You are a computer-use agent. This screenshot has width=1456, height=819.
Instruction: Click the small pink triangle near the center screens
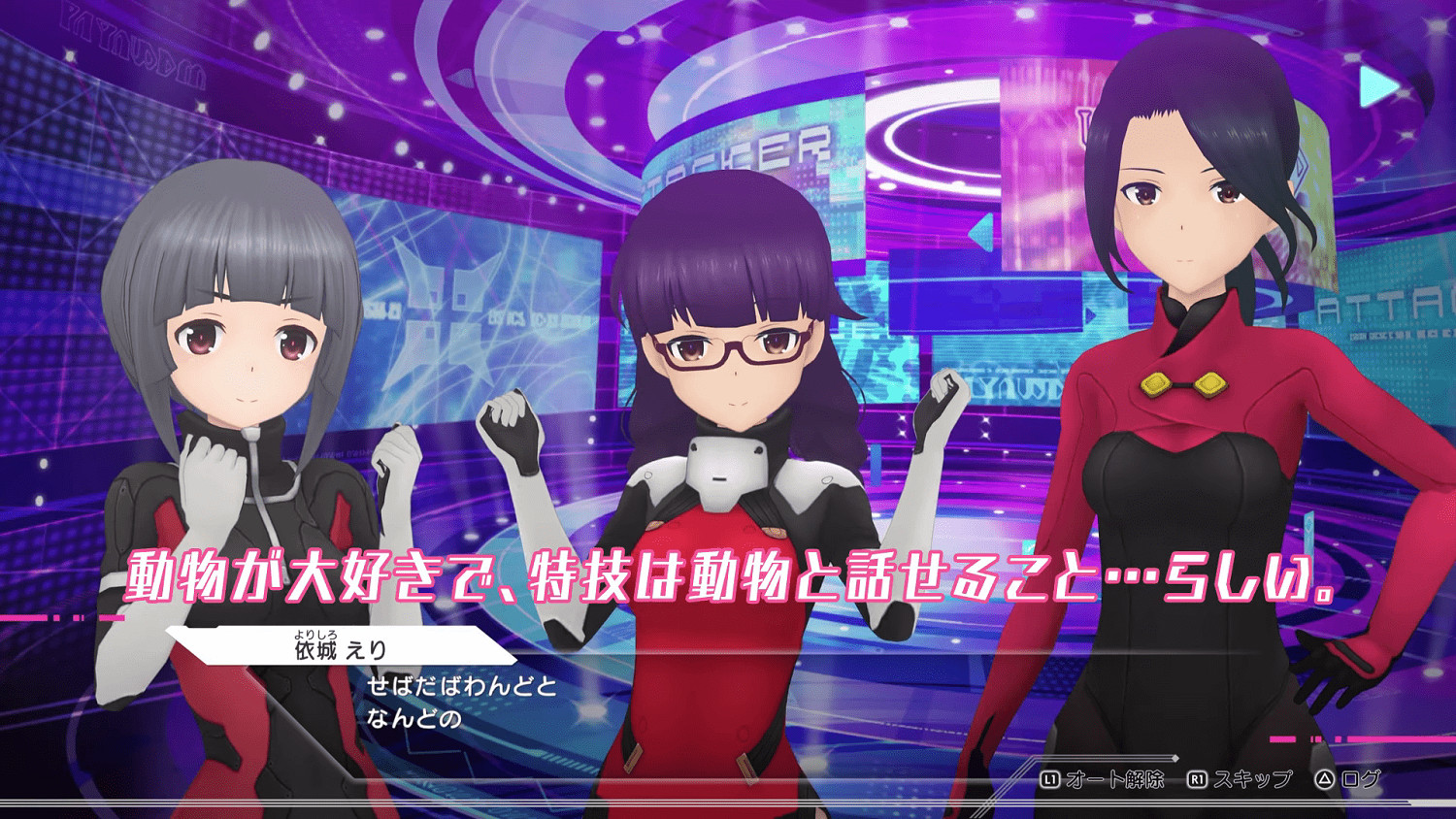coord(980,233)
